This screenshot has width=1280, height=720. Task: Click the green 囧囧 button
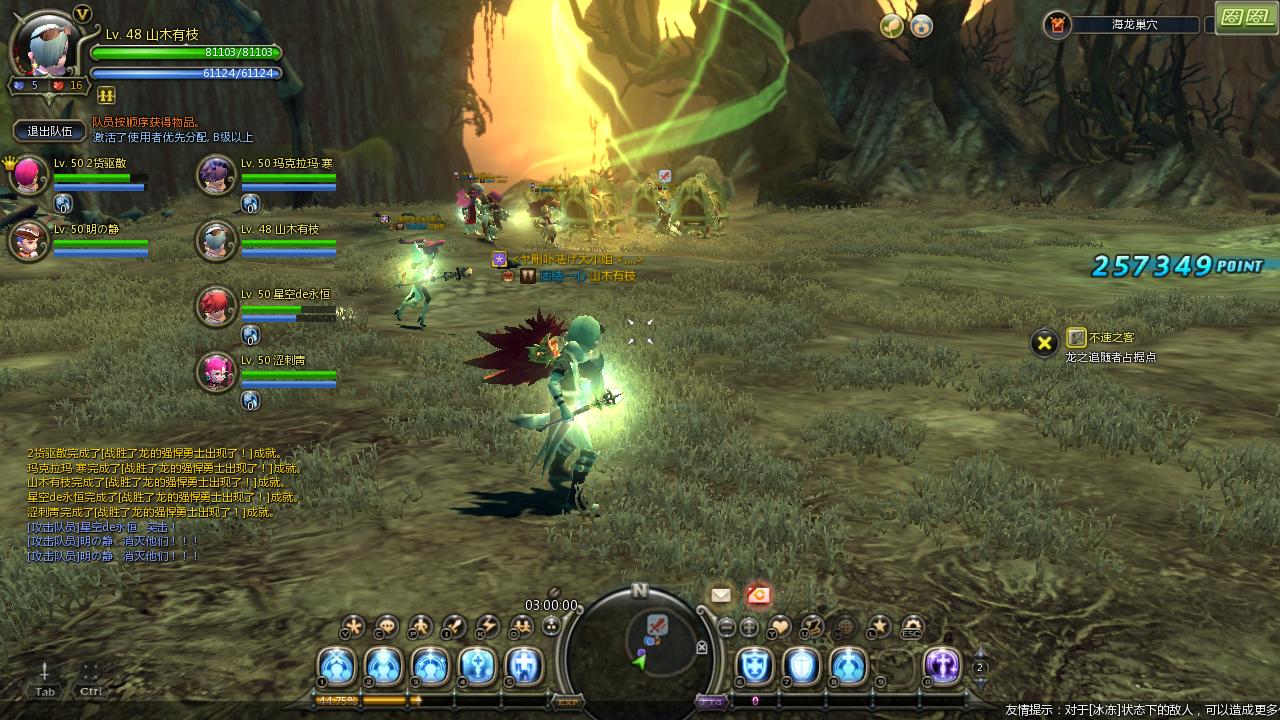(x=1246, y=17)
